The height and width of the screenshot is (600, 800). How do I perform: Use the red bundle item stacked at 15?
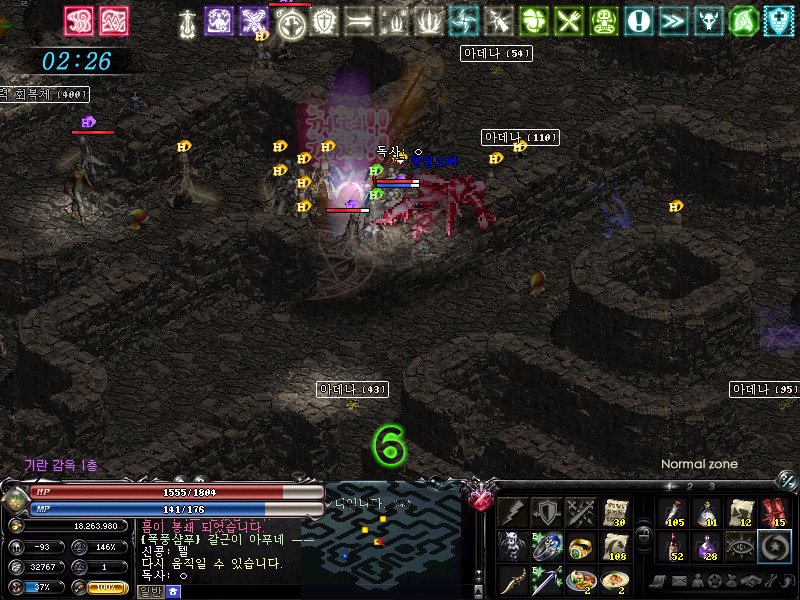point(775,513)
